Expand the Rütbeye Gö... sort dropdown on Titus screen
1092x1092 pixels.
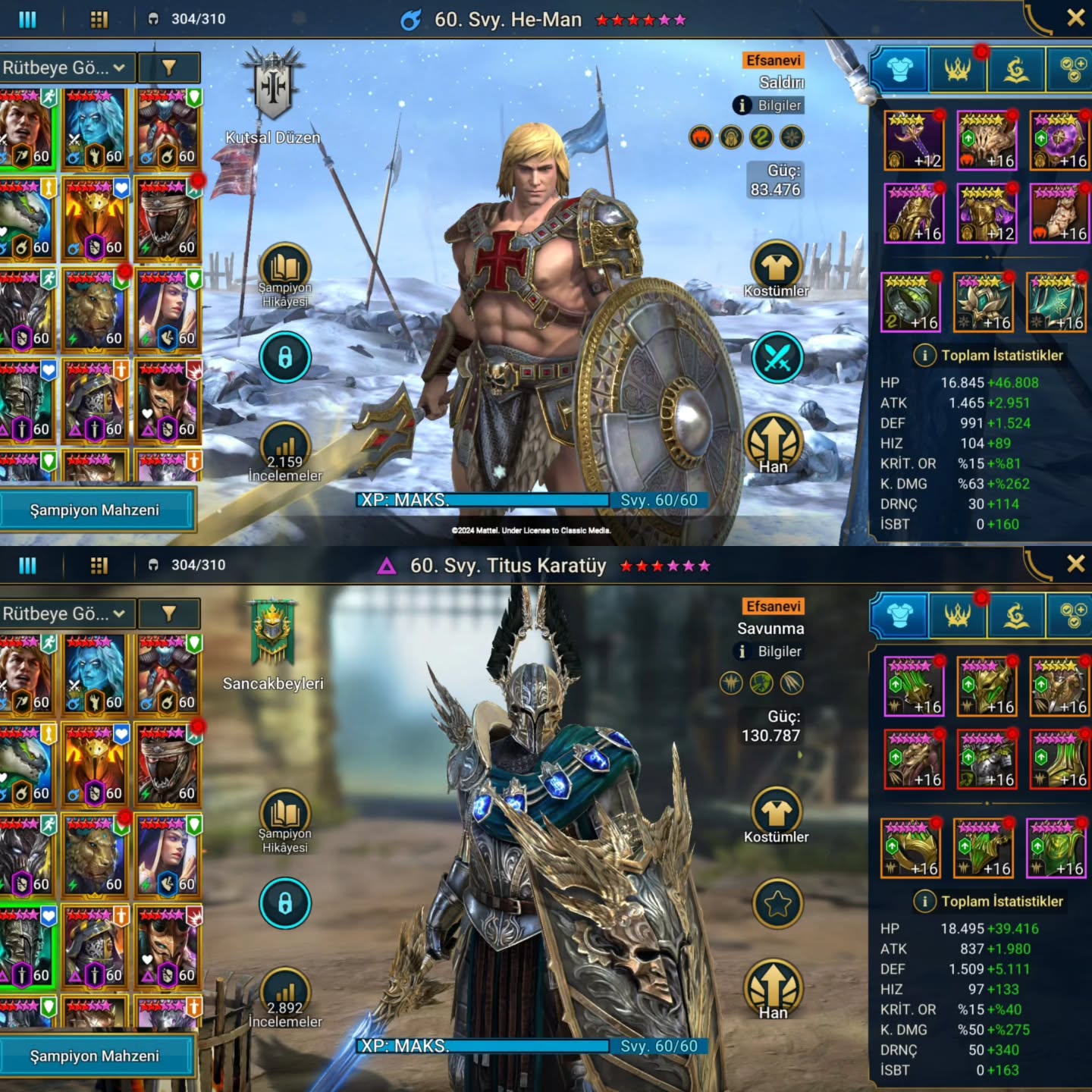click(x=65, y=613)
